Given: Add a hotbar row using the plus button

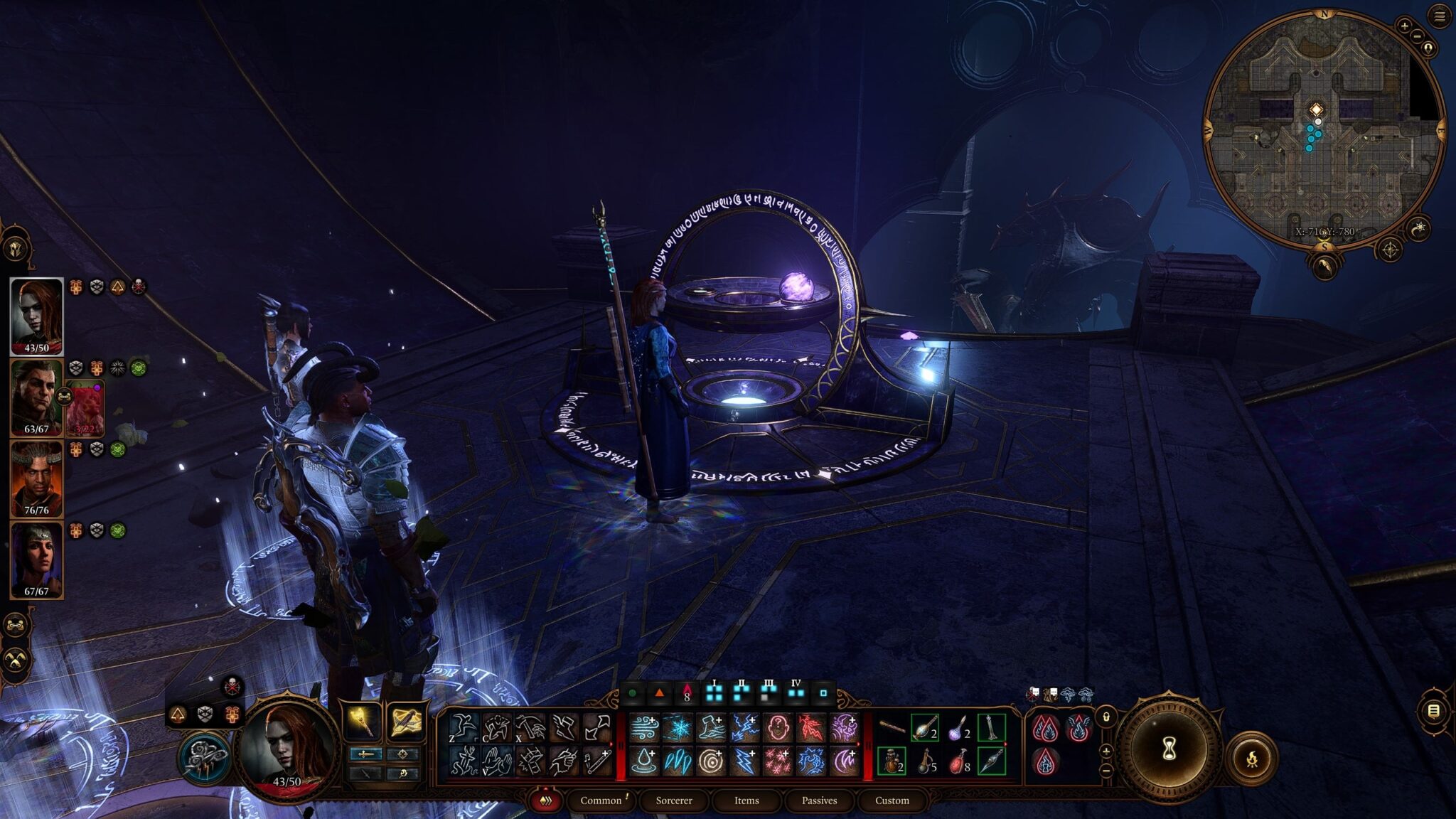Looking at the screenshot, I should tap(1106, 751).
